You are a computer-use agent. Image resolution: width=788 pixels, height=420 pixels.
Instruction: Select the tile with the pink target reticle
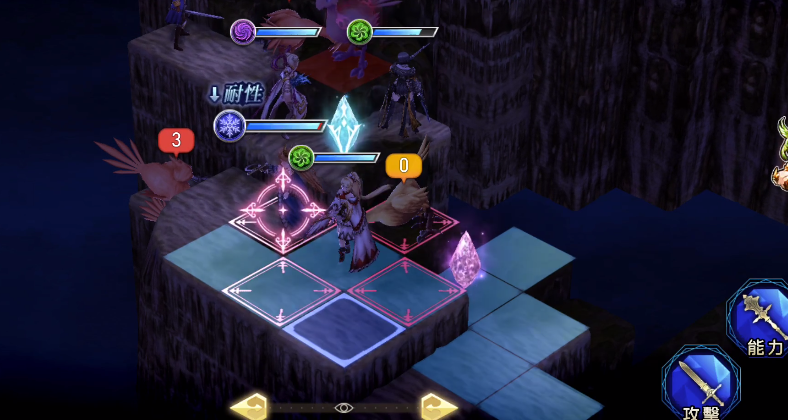point(283,210)
